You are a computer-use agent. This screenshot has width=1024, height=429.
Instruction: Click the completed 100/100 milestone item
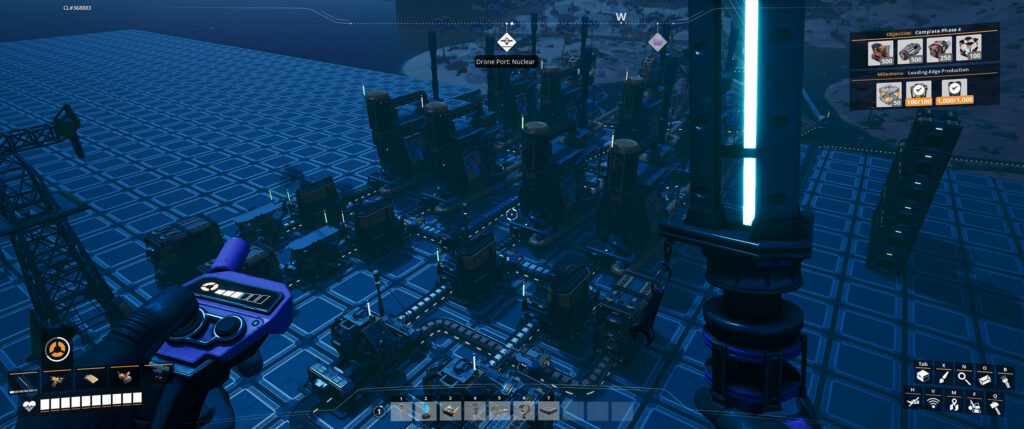920,93
